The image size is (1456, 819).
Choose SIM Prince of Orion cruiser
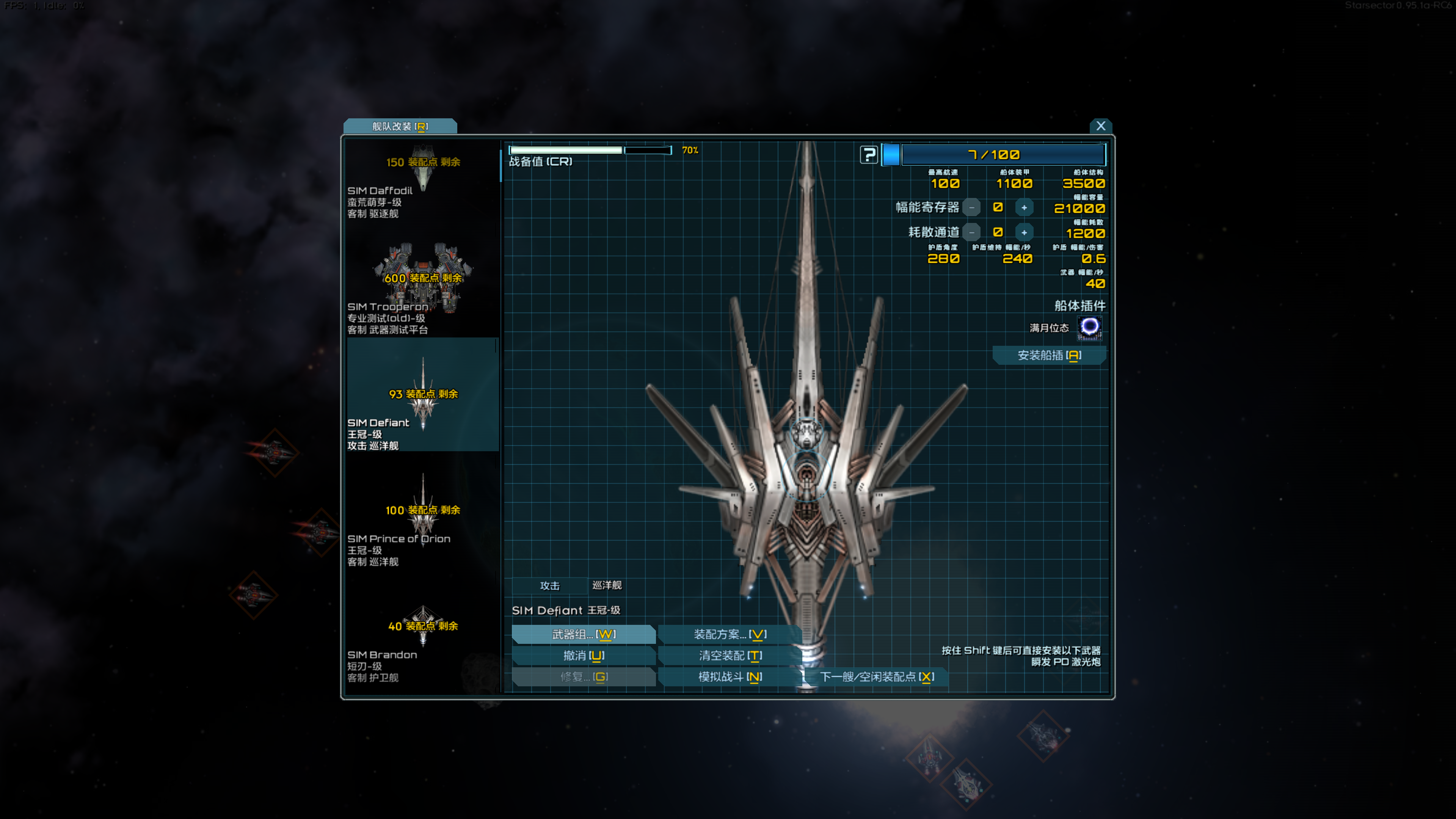coord(422,520)
